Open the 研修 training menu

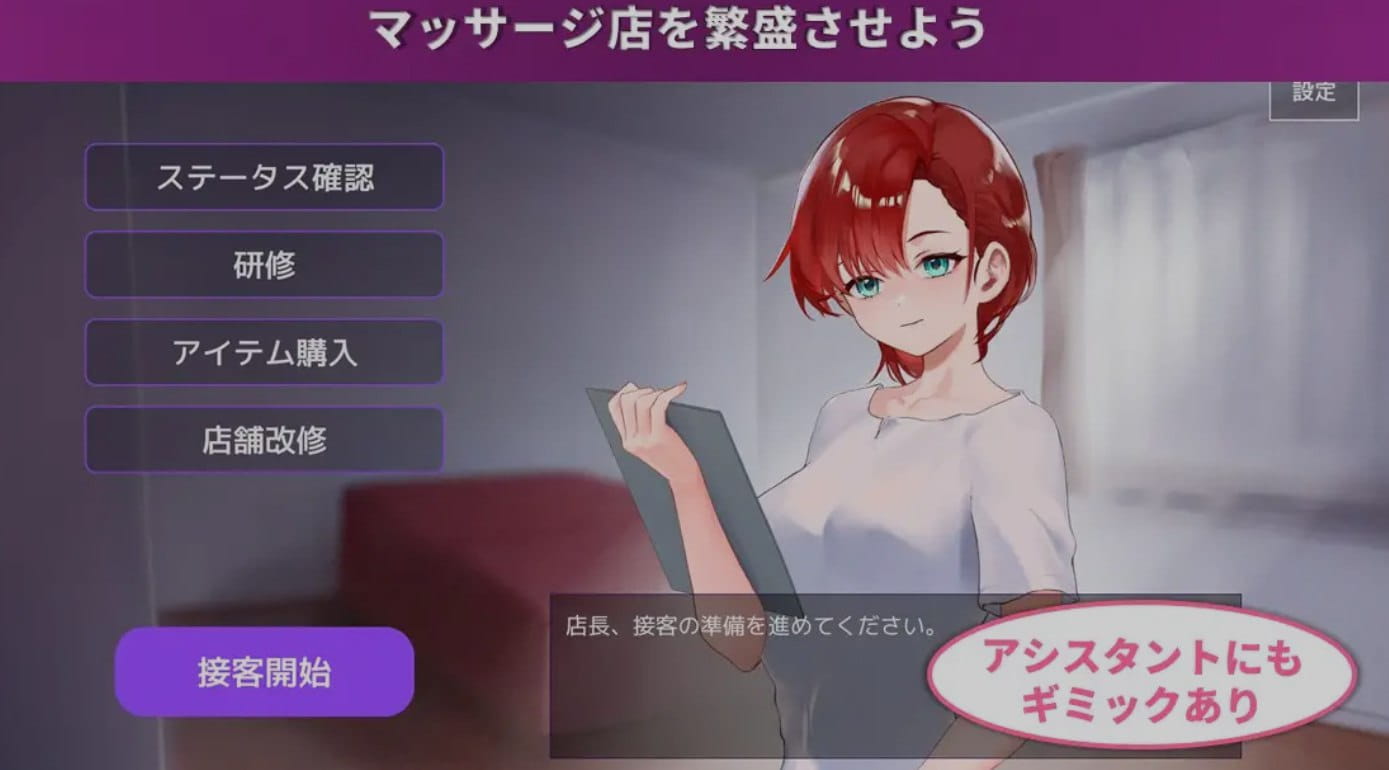coord(264,264)
